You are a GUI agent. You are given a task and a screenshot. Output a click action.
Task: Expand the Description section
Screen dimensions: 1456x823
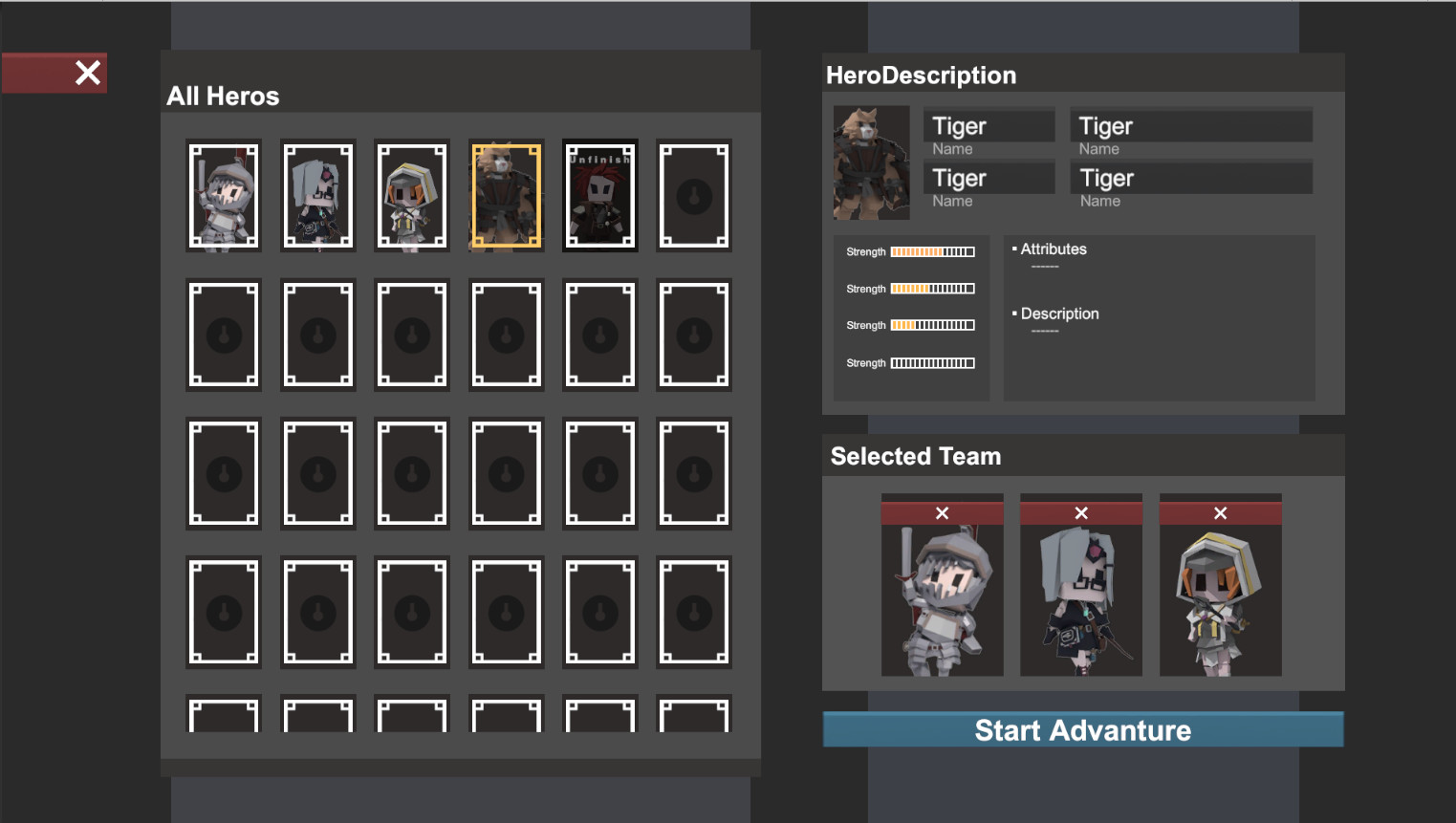click(x=1059, y=314)
